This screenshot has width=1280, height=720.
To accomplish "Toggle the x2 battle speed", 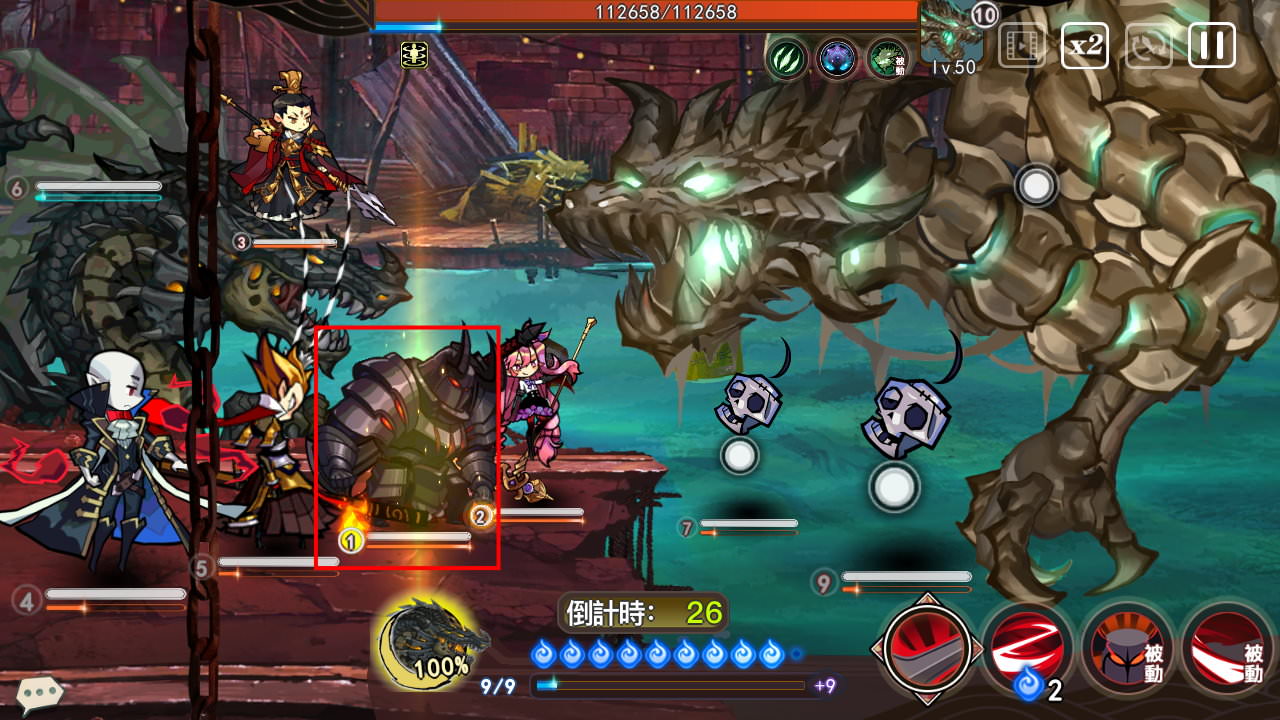I will point(1084,45).
